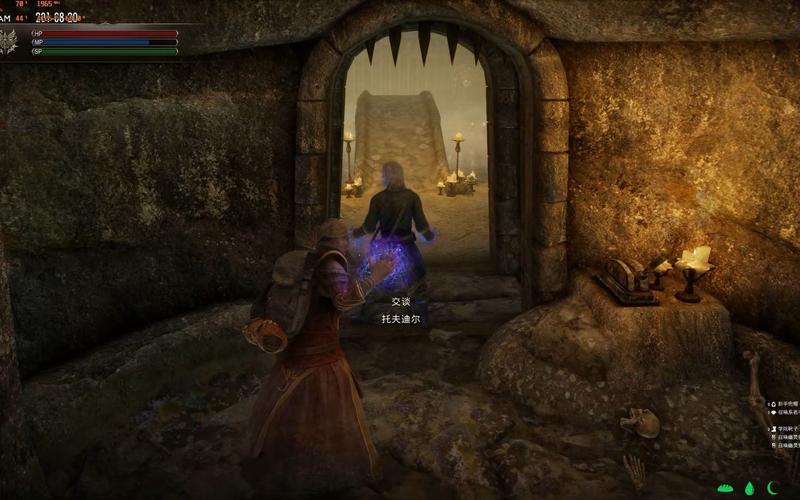Select the 新手 favorites entry in the hotkey list
The width and height of the screenshot is (800, 500).
(x=784, y=404)
